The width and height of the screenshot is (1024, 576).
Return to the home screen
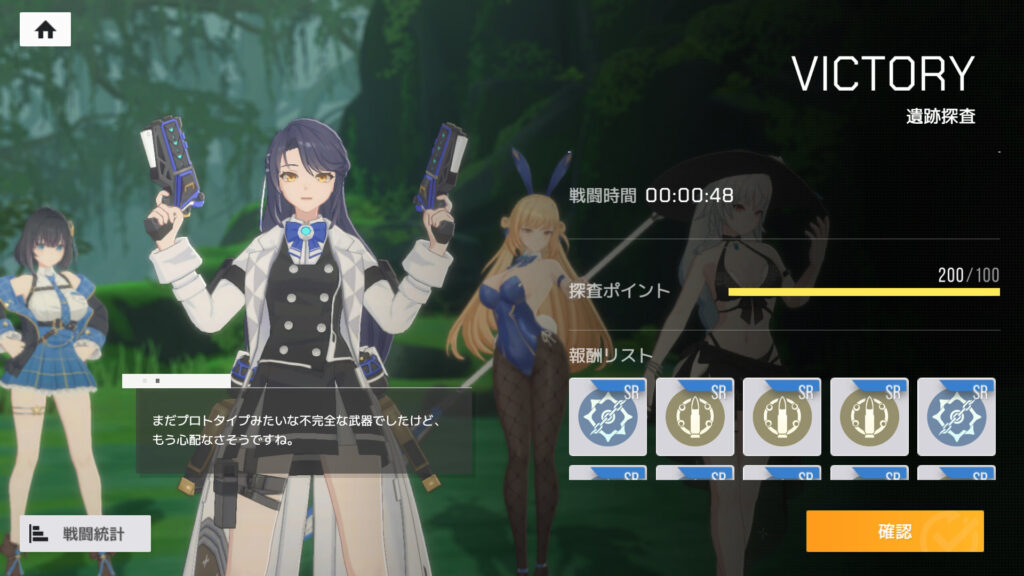coord(45,29)
